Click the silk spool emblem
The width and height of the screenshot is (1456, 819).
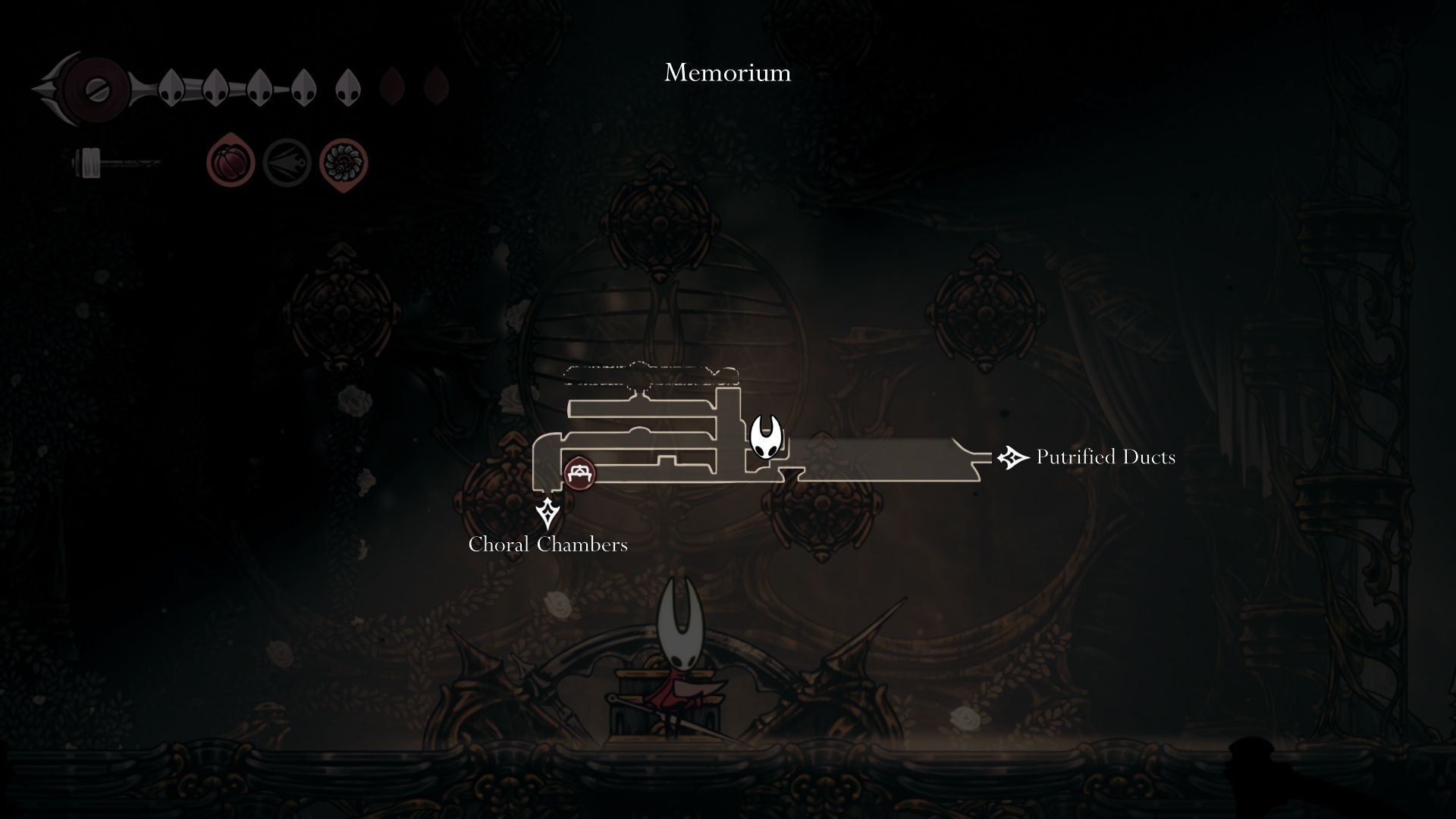tap(96, 89)
